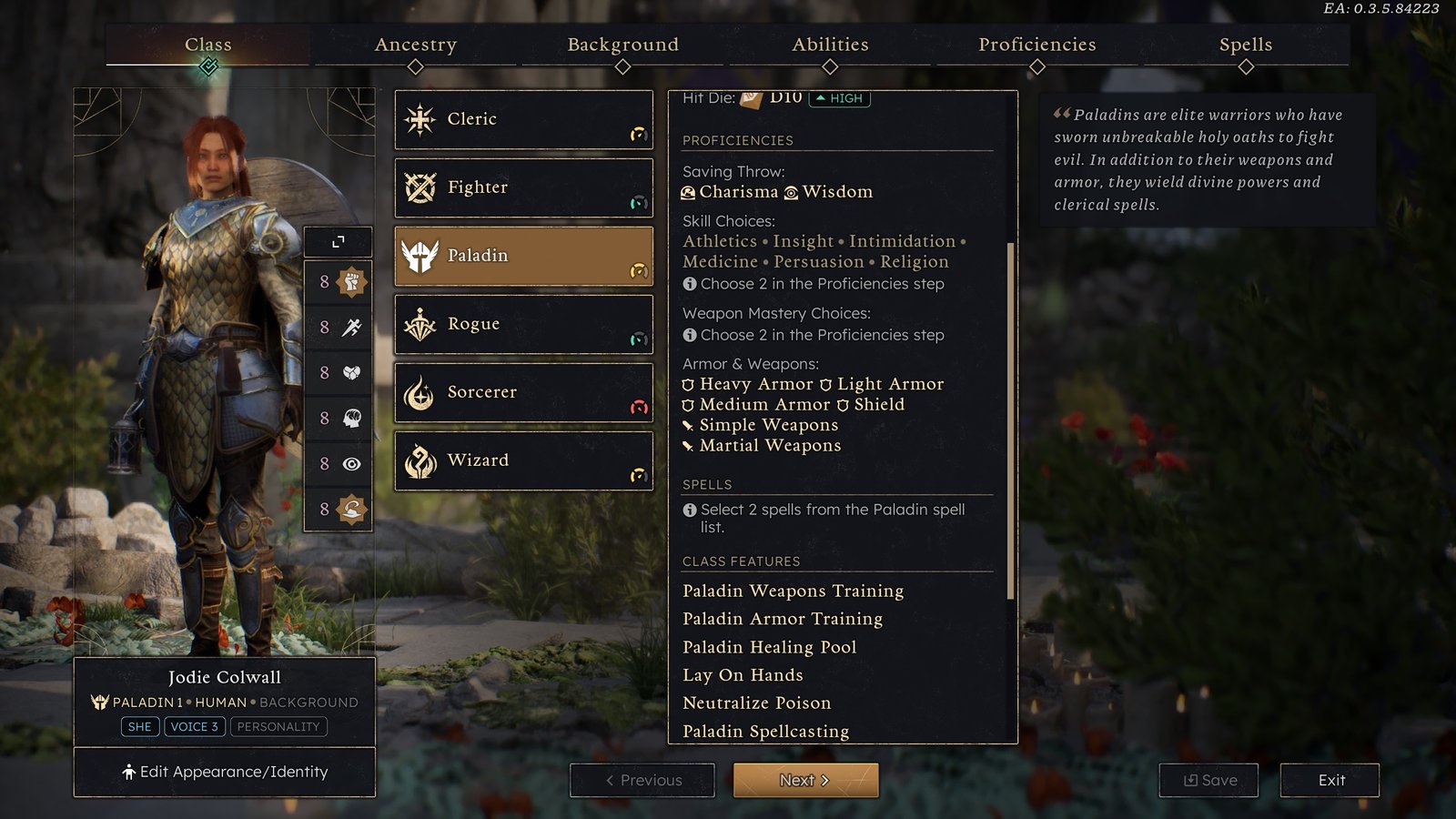Show the Spells tab
This screenshot has height=819, width=1456.
point(1245,45)
